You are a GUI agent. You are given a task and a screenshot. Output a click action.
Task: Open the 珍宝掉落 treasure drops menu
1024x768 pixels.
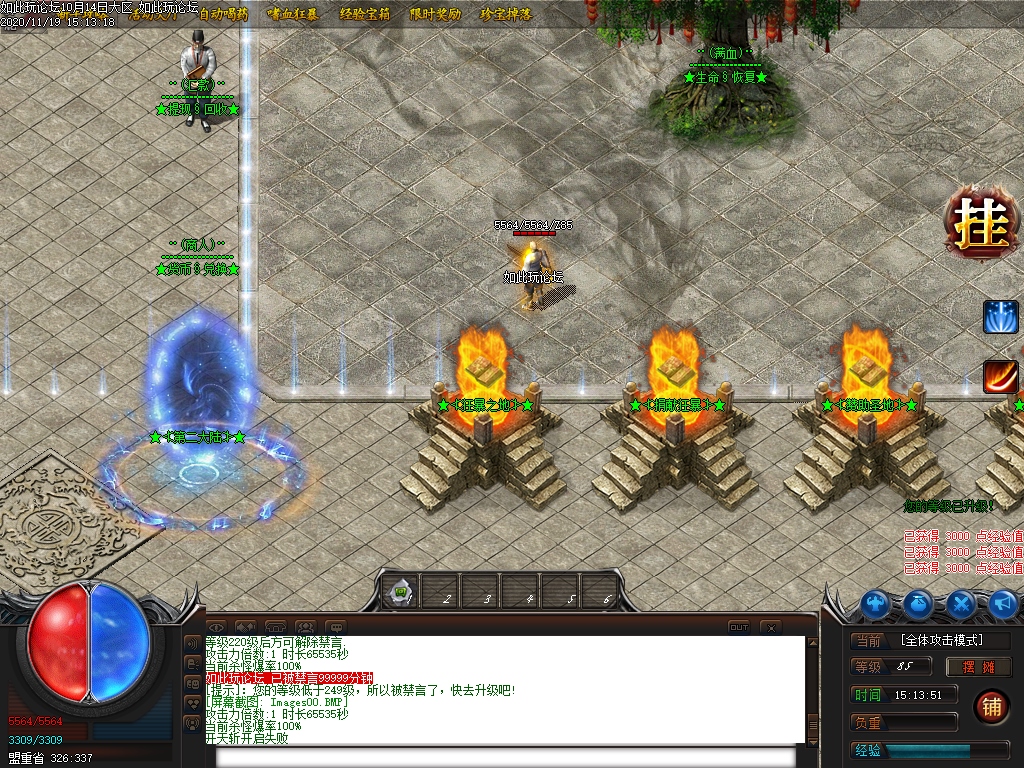(506, 14)
